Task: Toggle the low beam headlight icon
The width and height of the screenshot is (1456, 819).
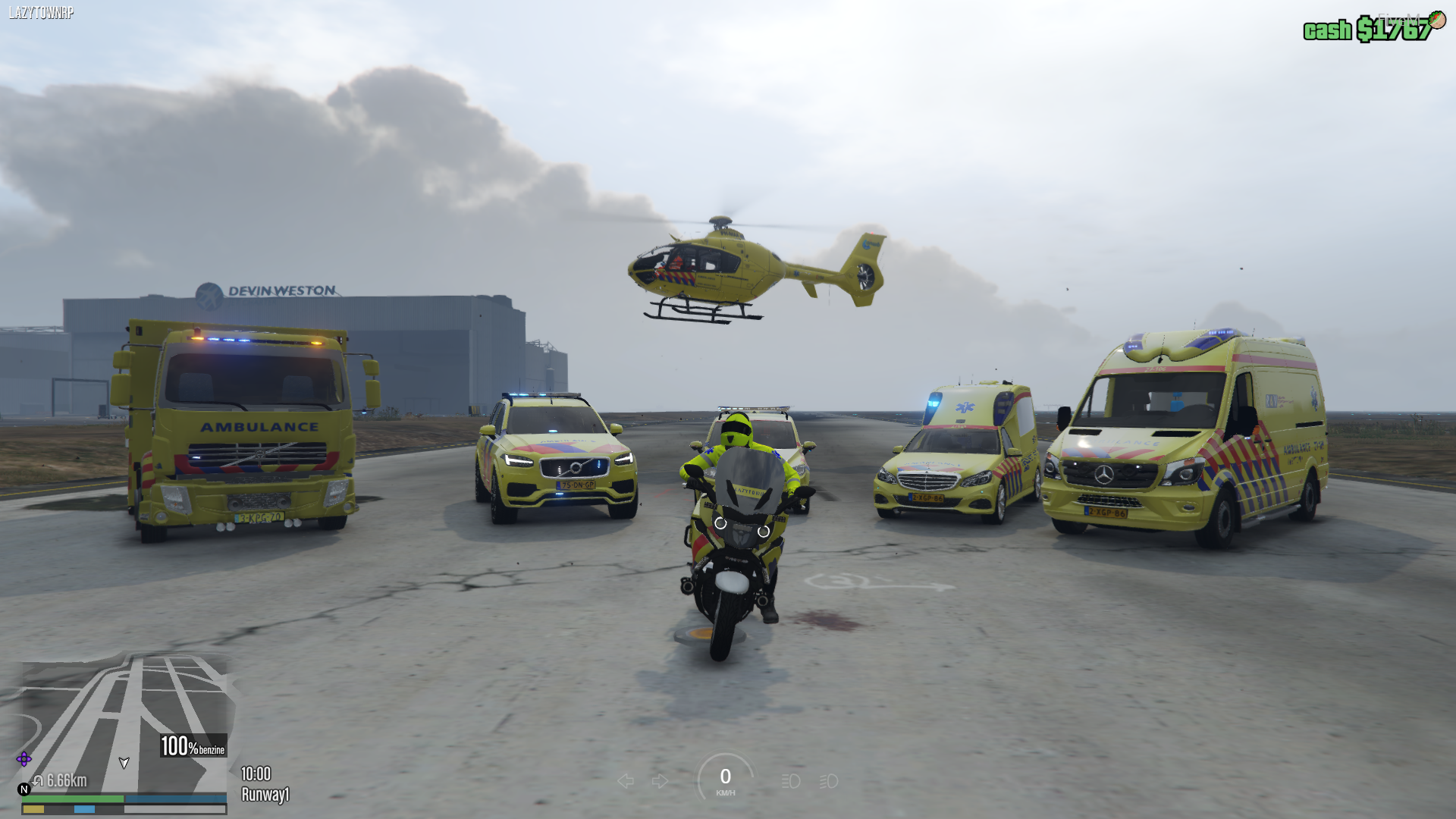Action: tap(791, 781)
